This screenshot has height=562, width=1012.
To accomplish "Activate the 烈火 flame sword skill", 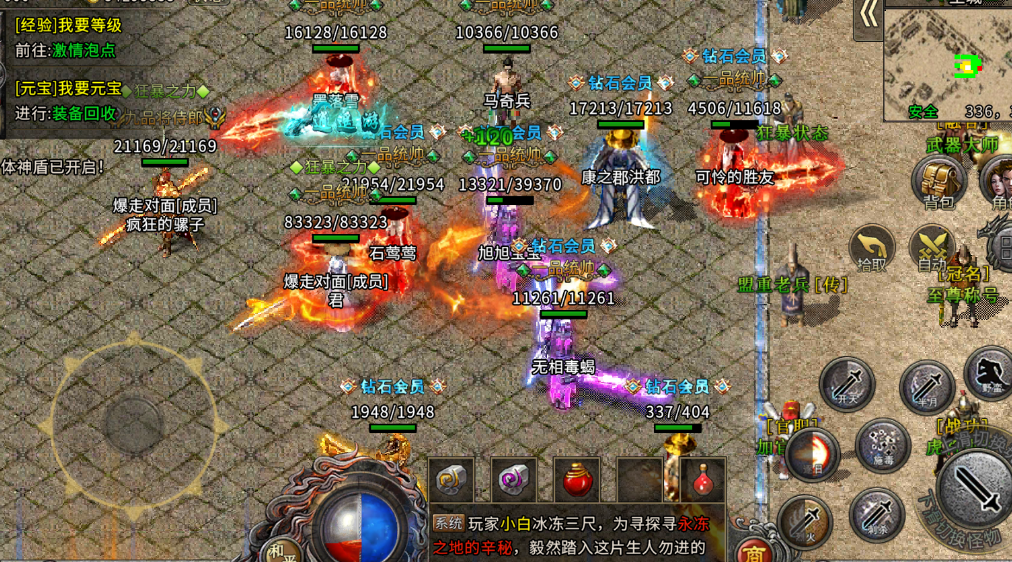I will tap(804, 520).
